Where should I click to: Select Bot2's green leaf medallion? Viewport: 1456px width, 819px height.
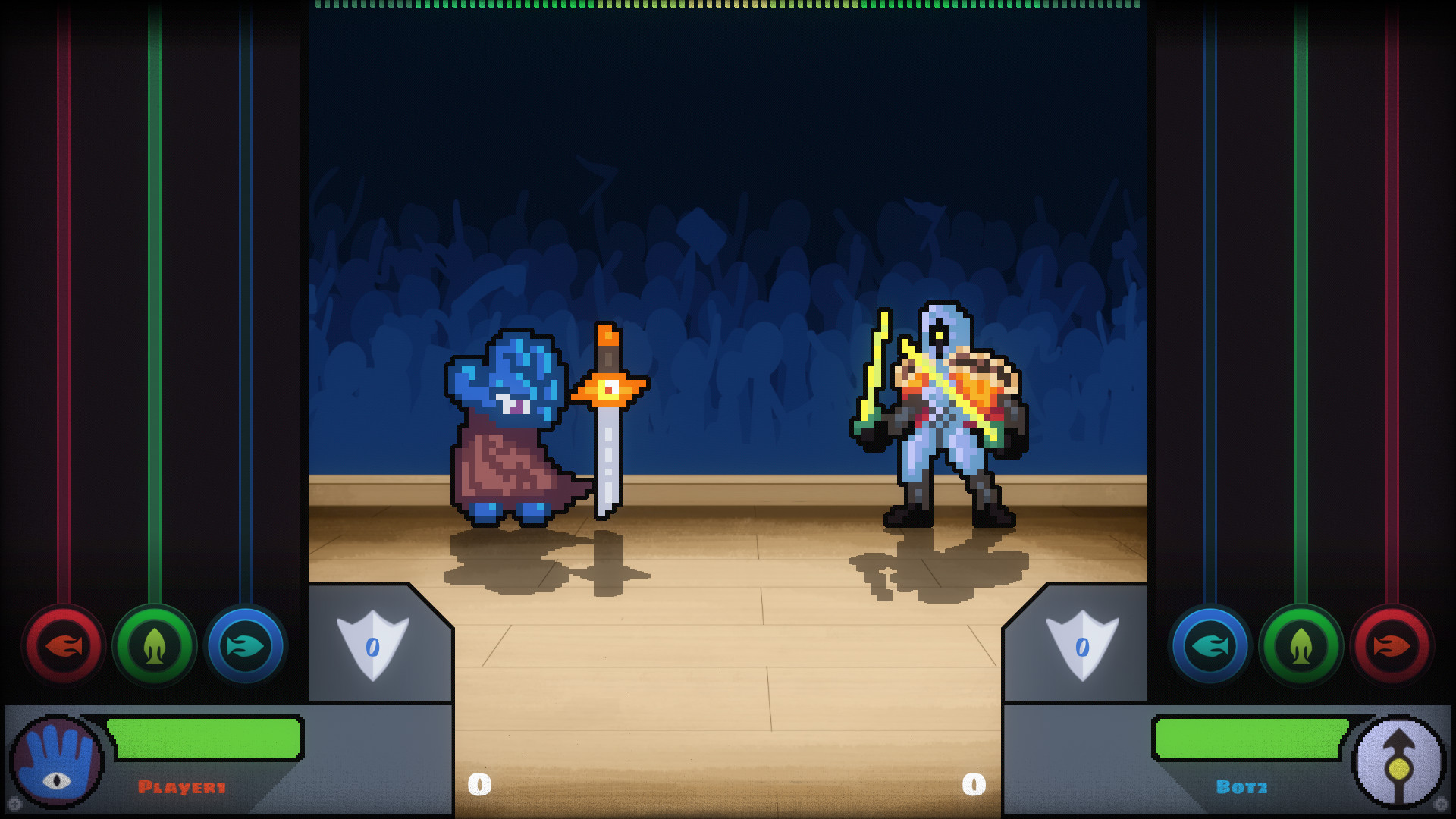(x=1300, y=647)
